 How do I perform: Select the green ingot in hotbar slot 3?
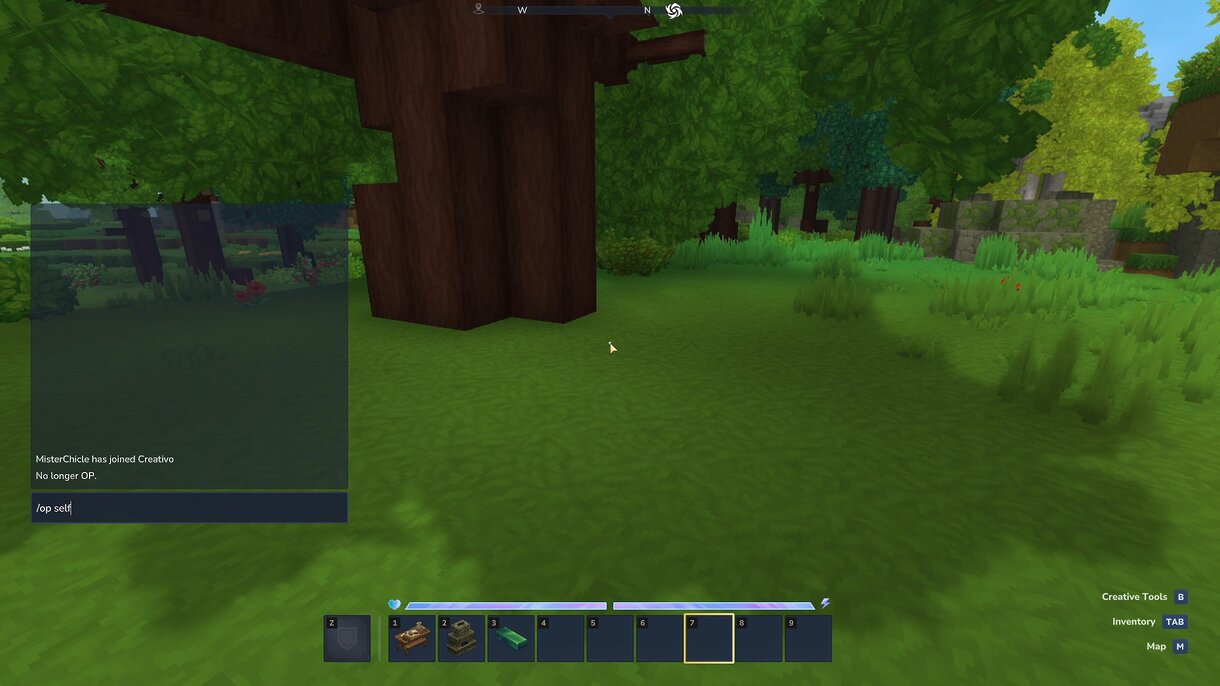(x=511, y=638)
